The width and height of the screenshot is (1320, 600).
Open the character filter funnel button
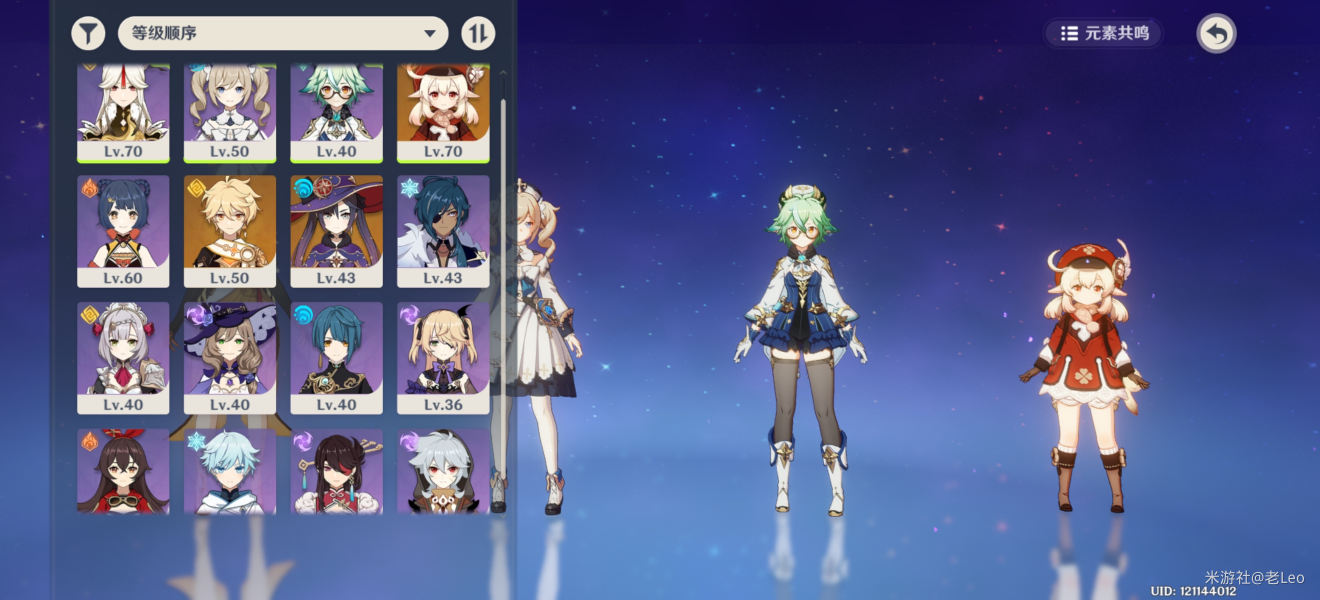coord(88,33)
